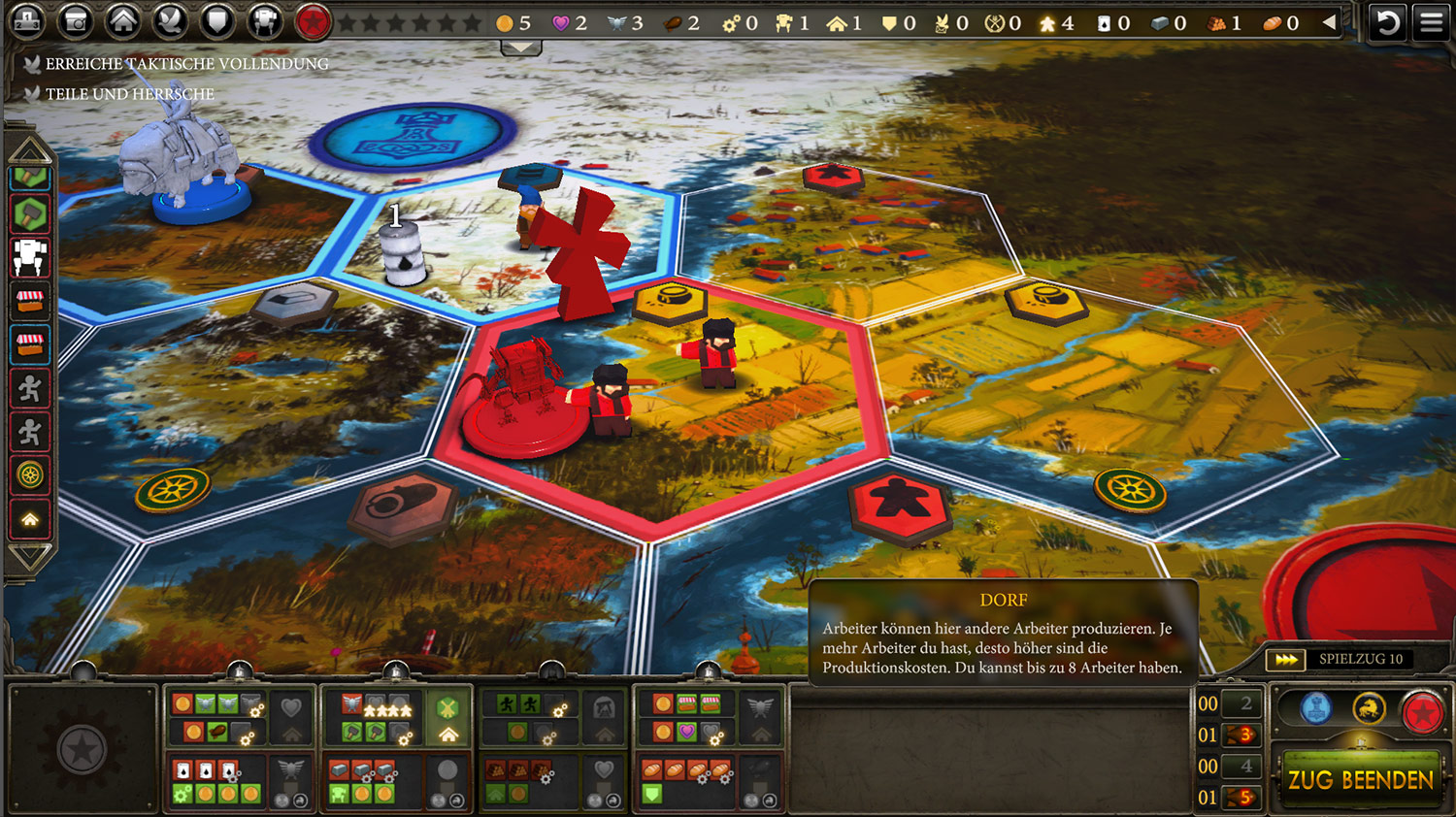Collapse the top stats bar with left arrow

[1330, 22]
